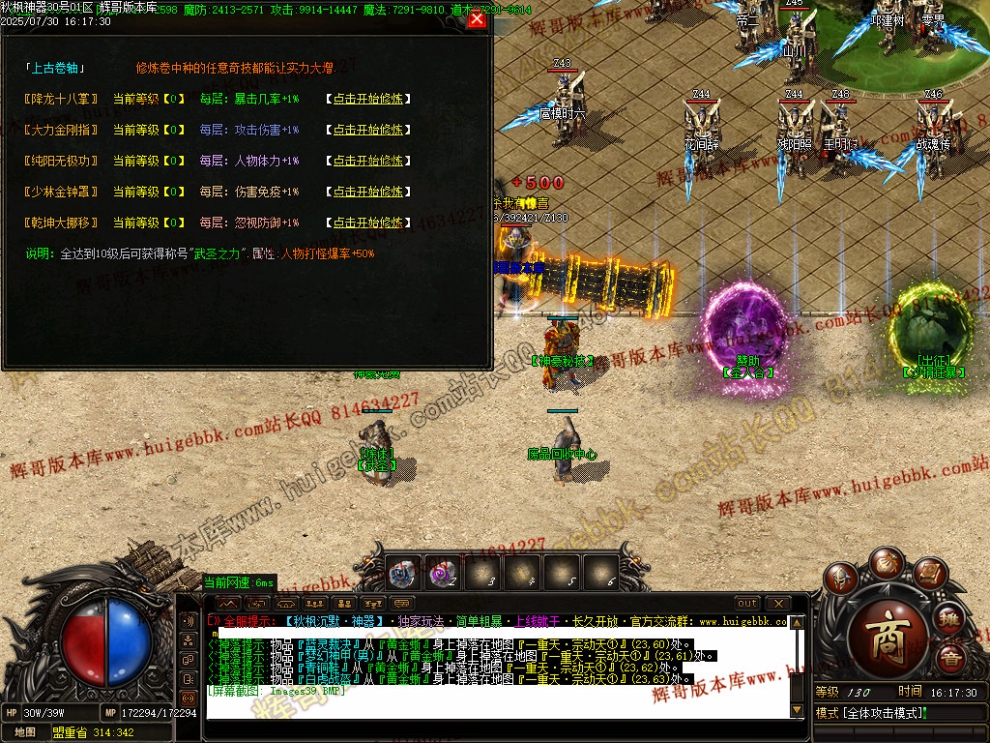
Task: Open the bag inventory button
Action: [886, 561]
